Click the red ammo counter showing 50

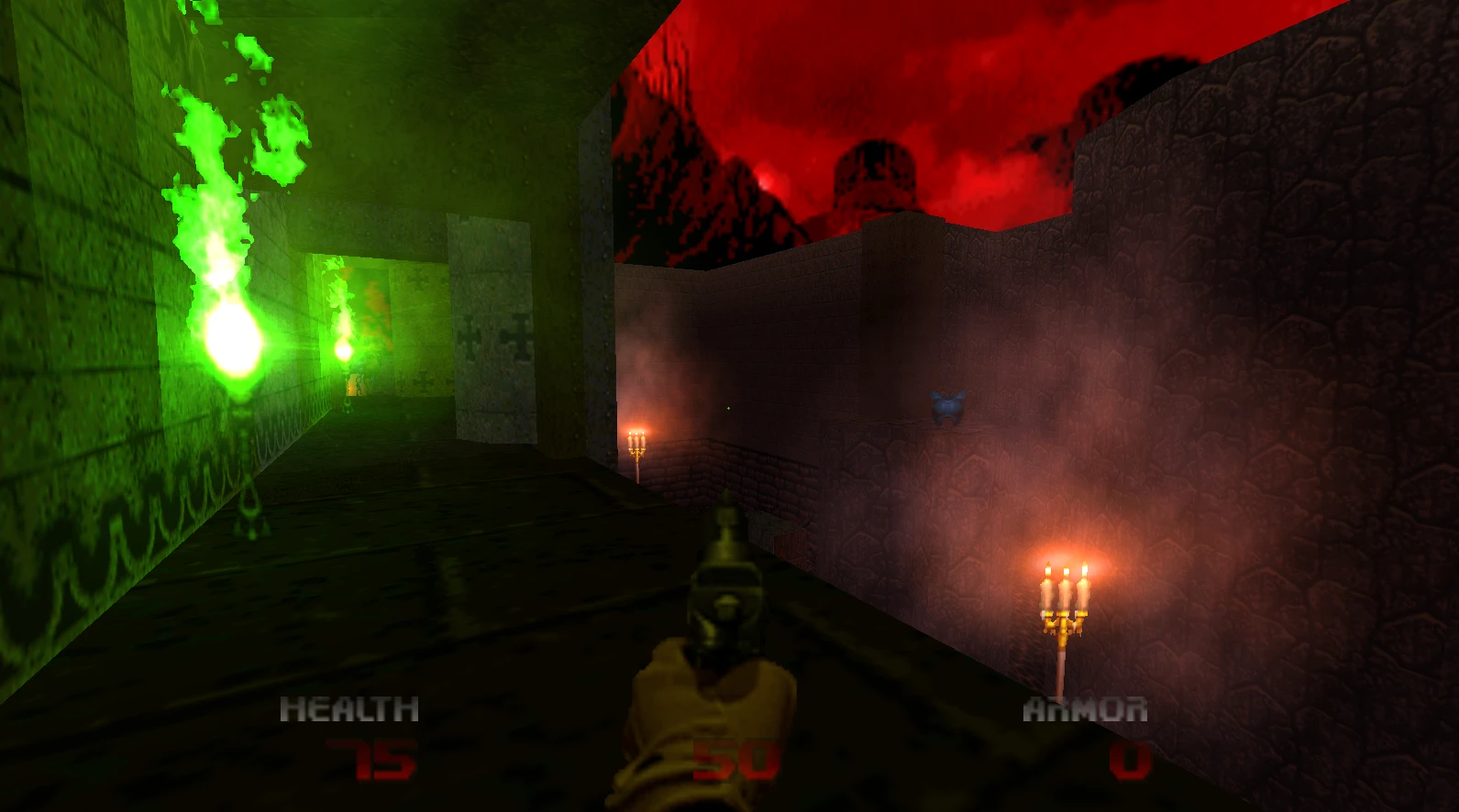pos(734,759)
